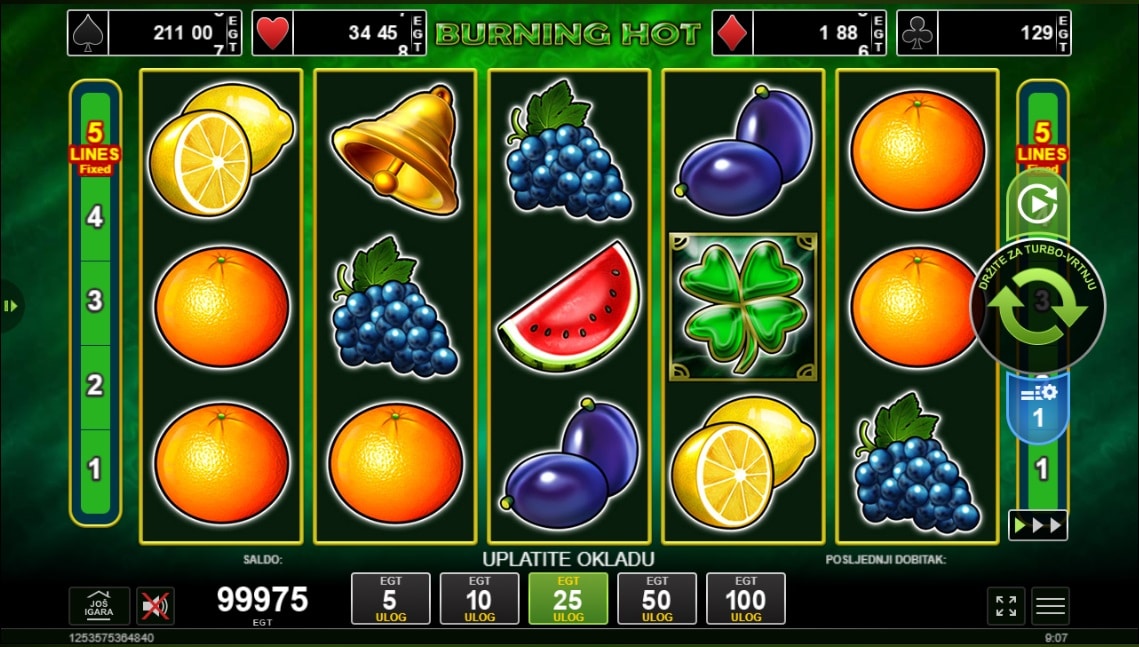This screenshot has height=647, width=1139.
Task: Toggle the fast-forward speed button
Action: pyautogui.click(x=1038, y=525)
